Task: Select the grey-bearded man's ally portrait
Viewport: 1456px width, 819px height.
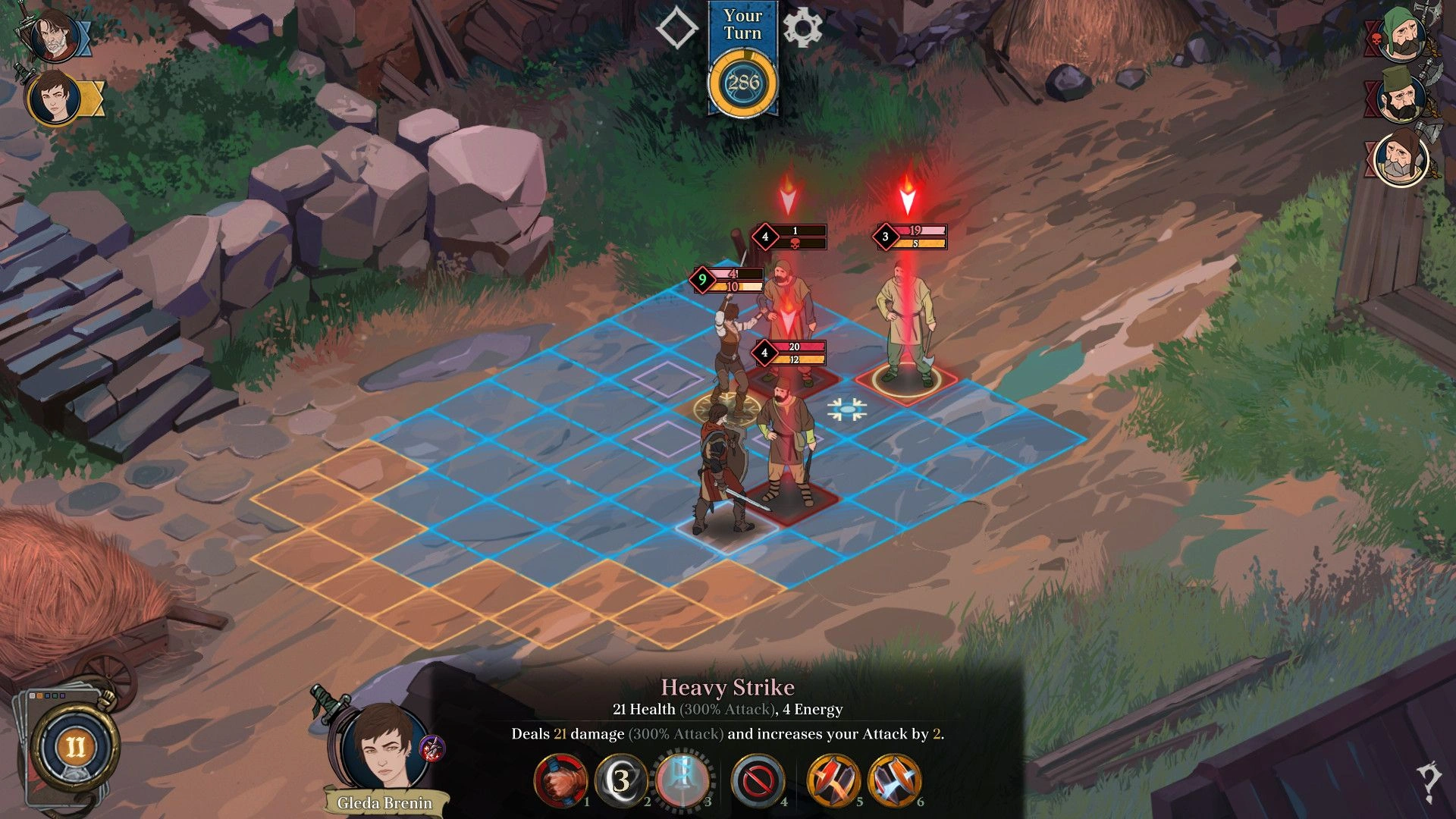Action: click(x=53, y=36)
